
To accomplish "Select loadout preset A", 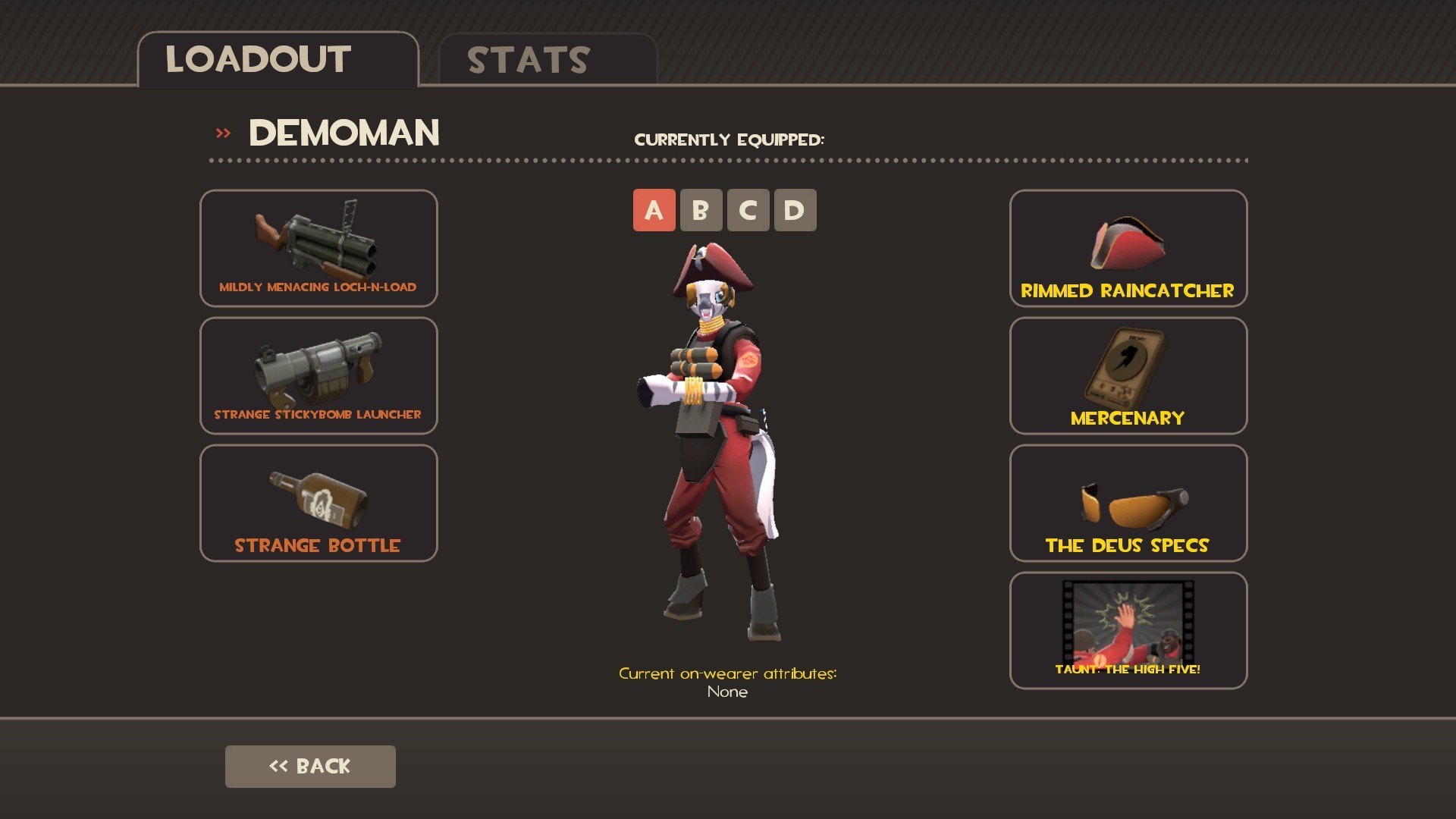I will click(654, 210).
